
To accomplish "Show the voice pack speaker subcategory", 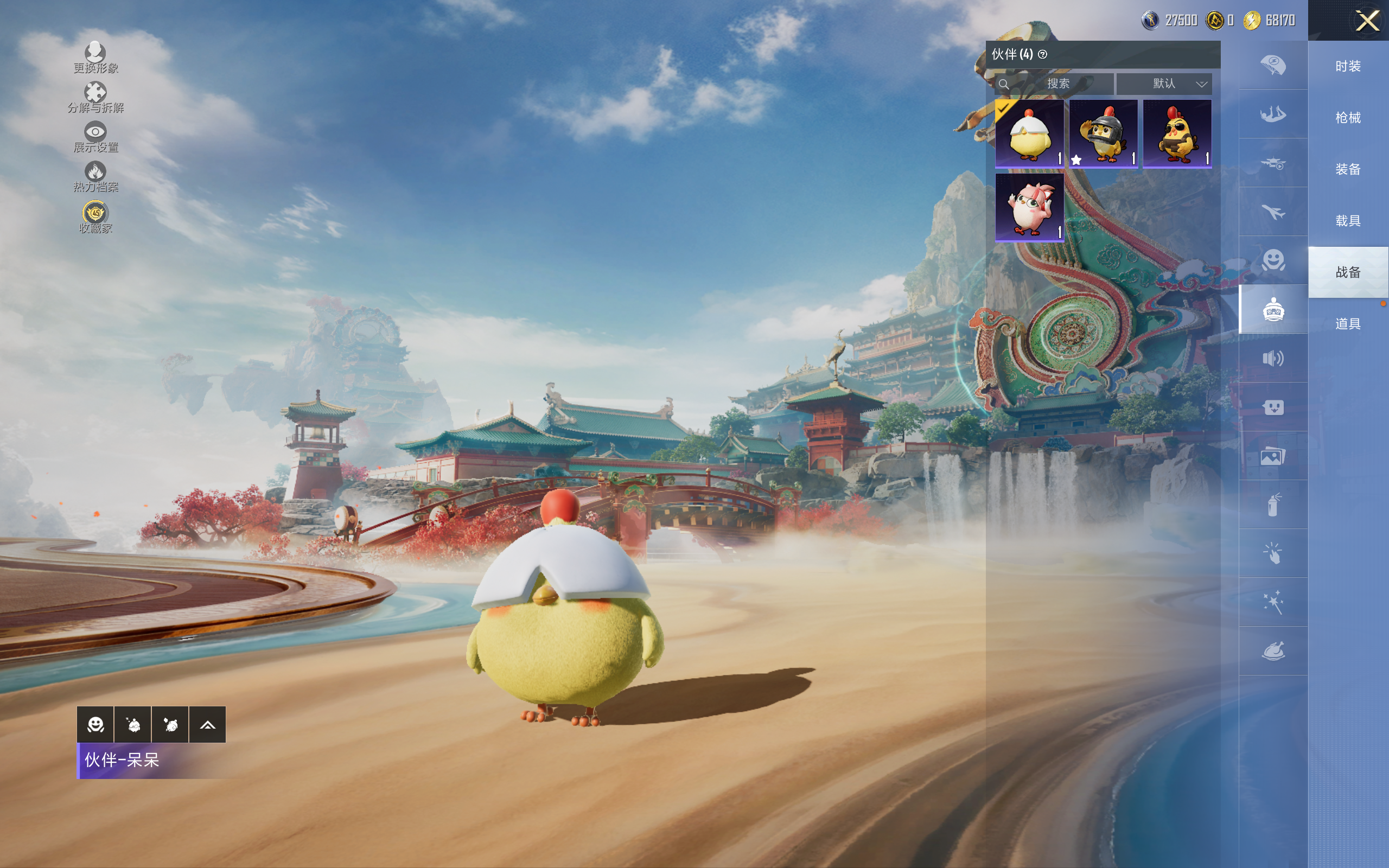I will (1272, 359).
